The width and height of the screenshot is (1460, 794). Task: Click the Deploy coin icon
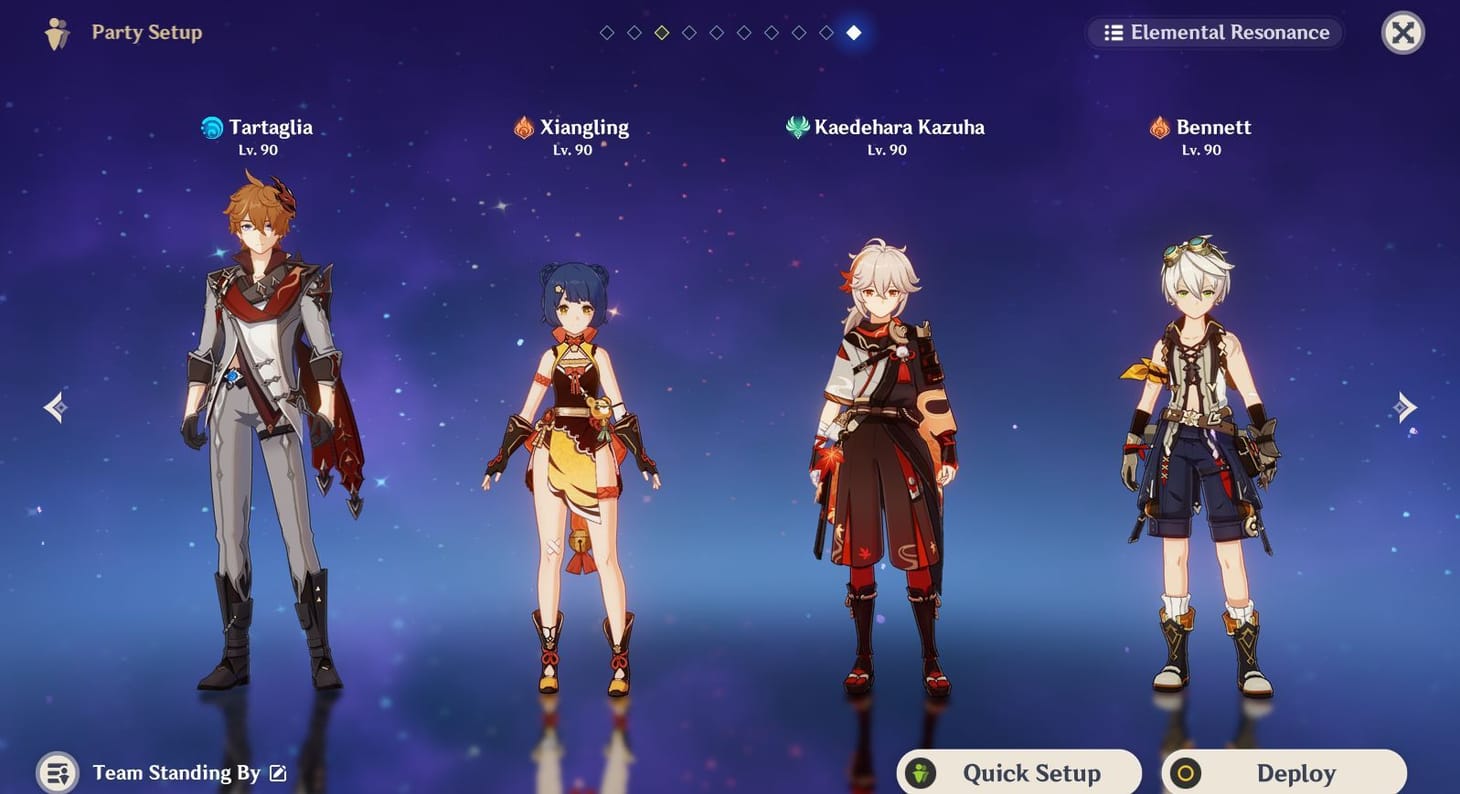(x=1185, y=772)
